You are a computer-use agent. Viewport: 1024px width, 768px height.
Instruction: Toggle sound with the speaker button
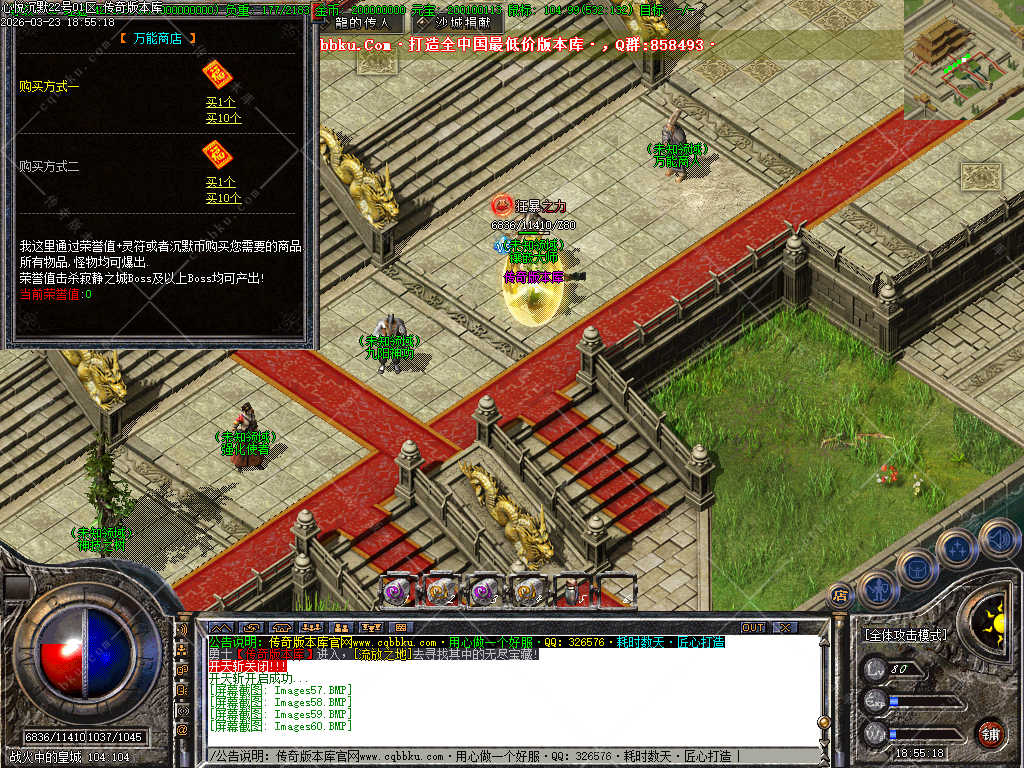pyautogui.click(x=999, y=538)
